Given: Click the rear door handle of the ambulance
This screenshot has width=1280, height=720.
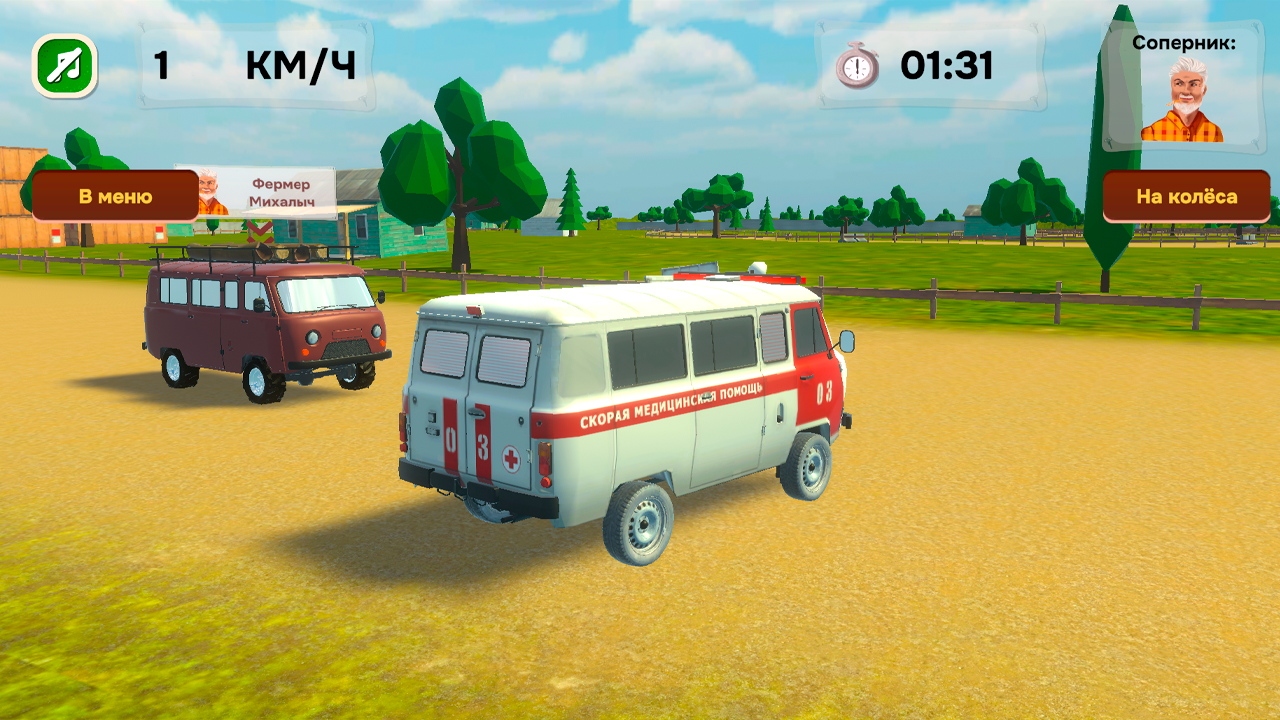Looking at the screenshot, I should [x=478, y=414].
